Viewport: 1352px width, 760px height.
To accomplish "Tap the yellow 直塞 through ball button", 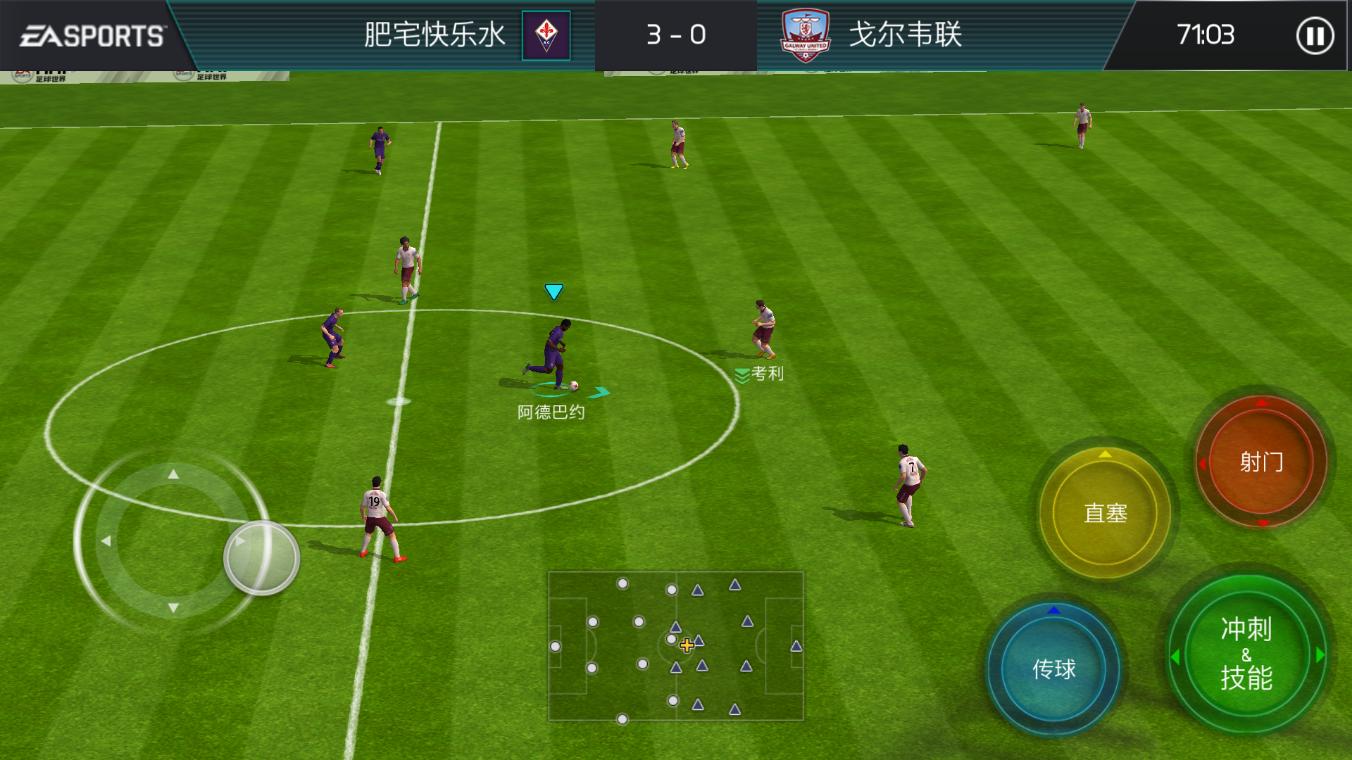I will [x=1106, y=513].
